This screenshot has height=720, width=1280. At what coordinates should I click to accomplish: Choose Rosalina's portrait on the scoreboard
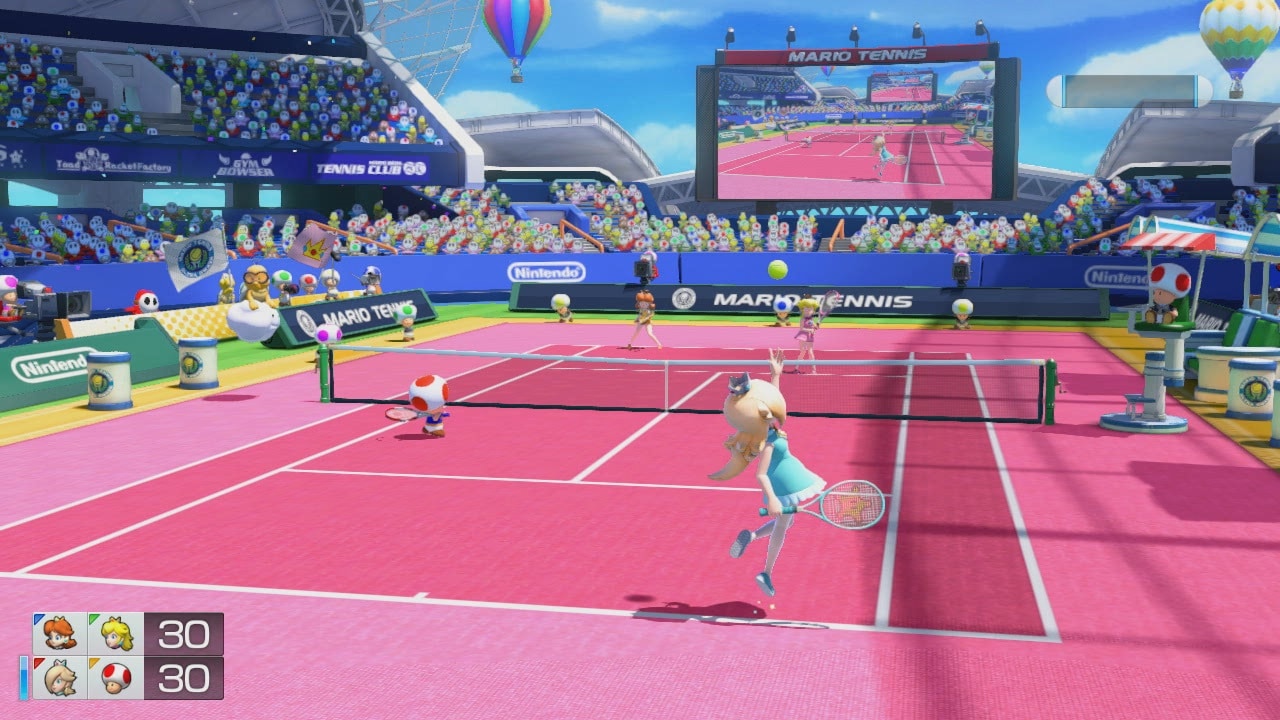59,678
